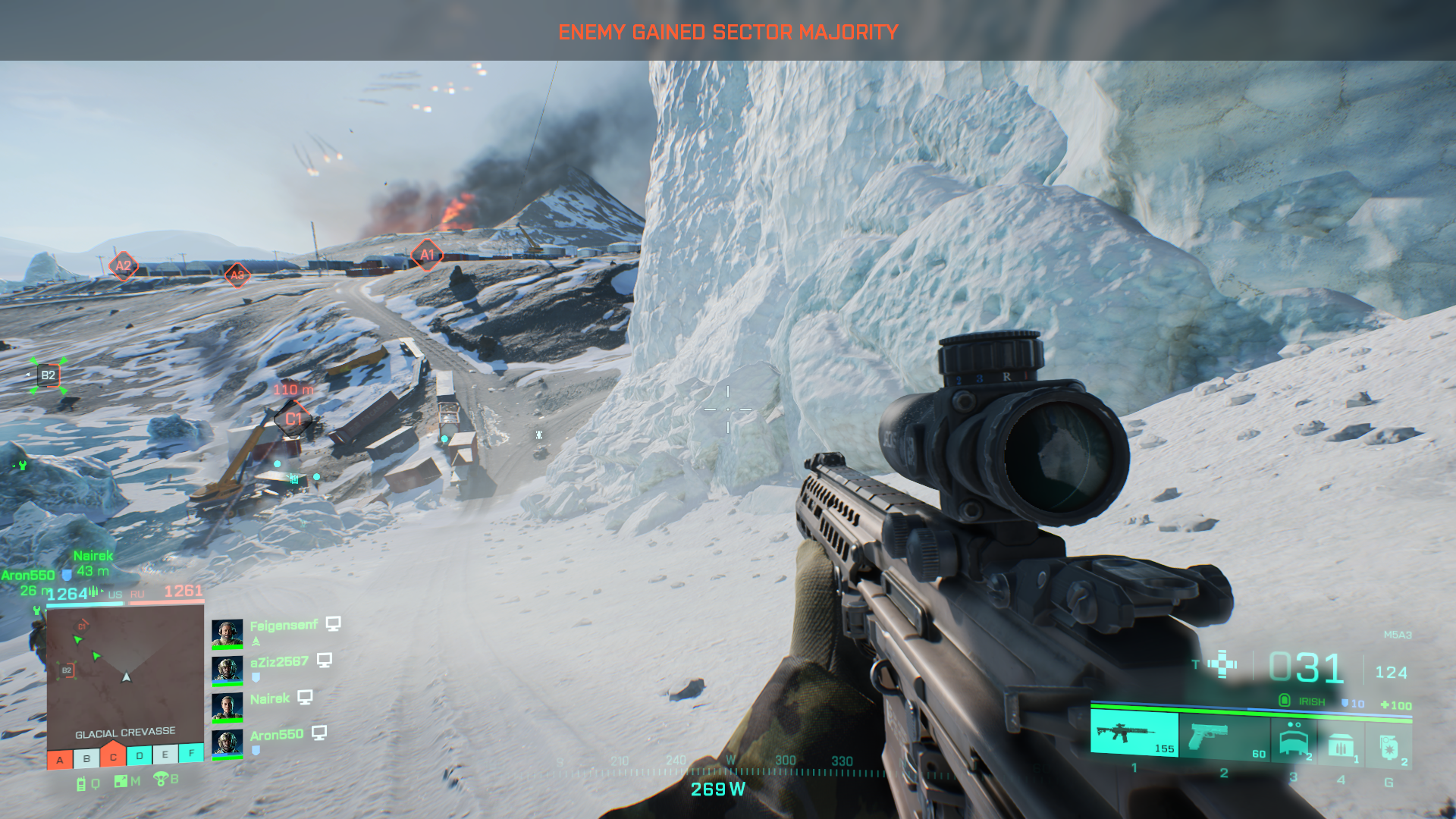Select Nairek in the squad list
Viewport: 1456px width, 819px height.
(270, 698)
